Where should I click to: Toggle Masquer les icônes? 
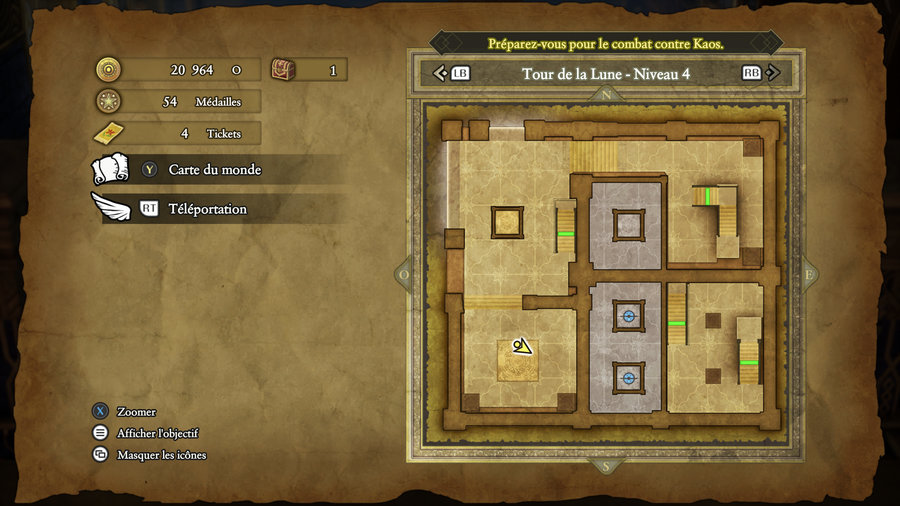[161, 455]
